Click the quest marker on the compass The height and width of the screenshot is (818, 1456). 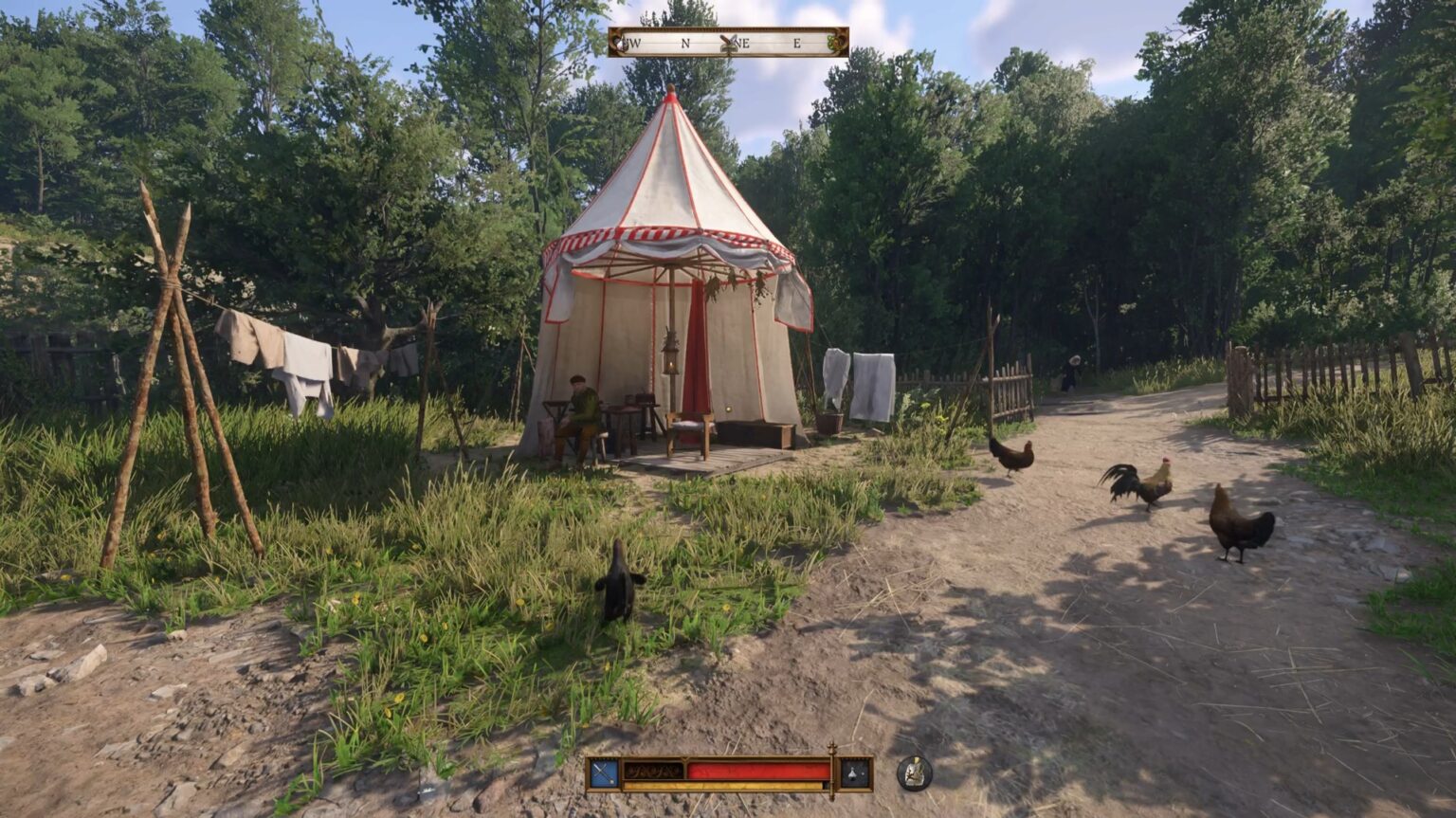point(729,43)
